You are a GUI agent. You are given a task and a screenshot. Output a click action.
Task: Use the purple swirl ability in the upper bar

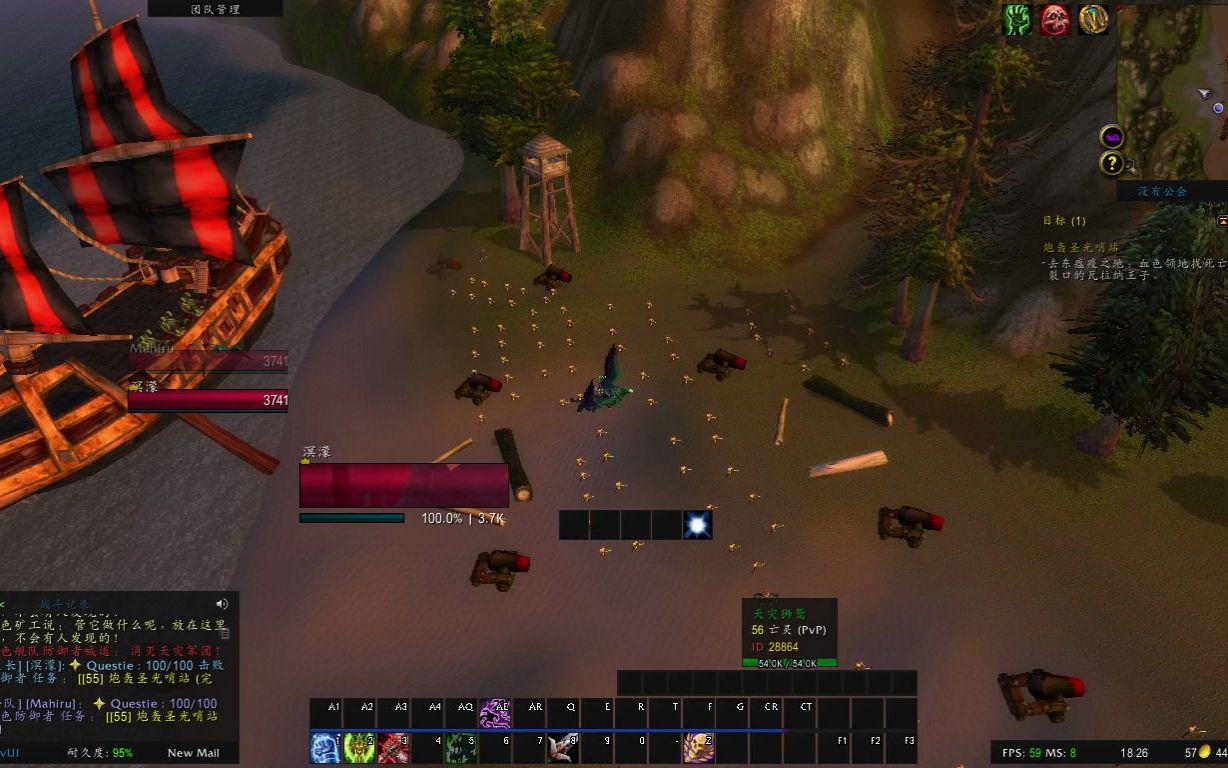pos(495,713)
